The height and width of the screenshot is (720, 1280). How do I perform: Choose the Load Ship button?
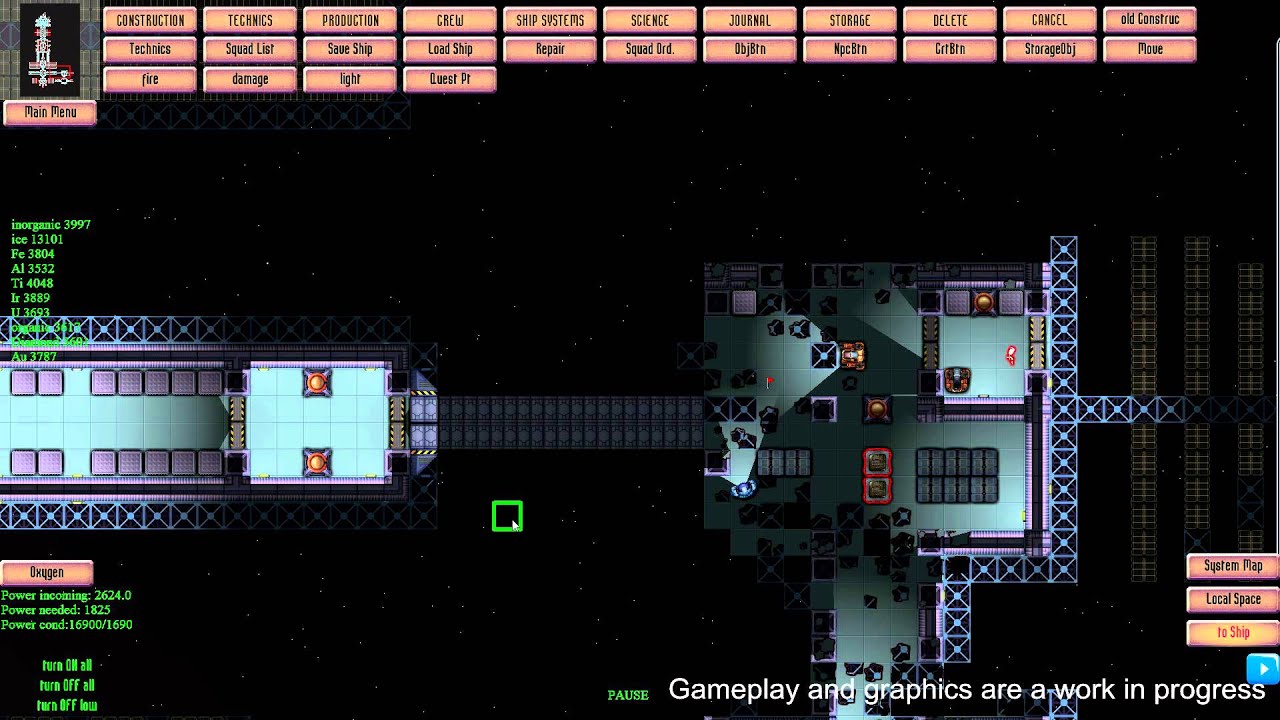(450, 49)
